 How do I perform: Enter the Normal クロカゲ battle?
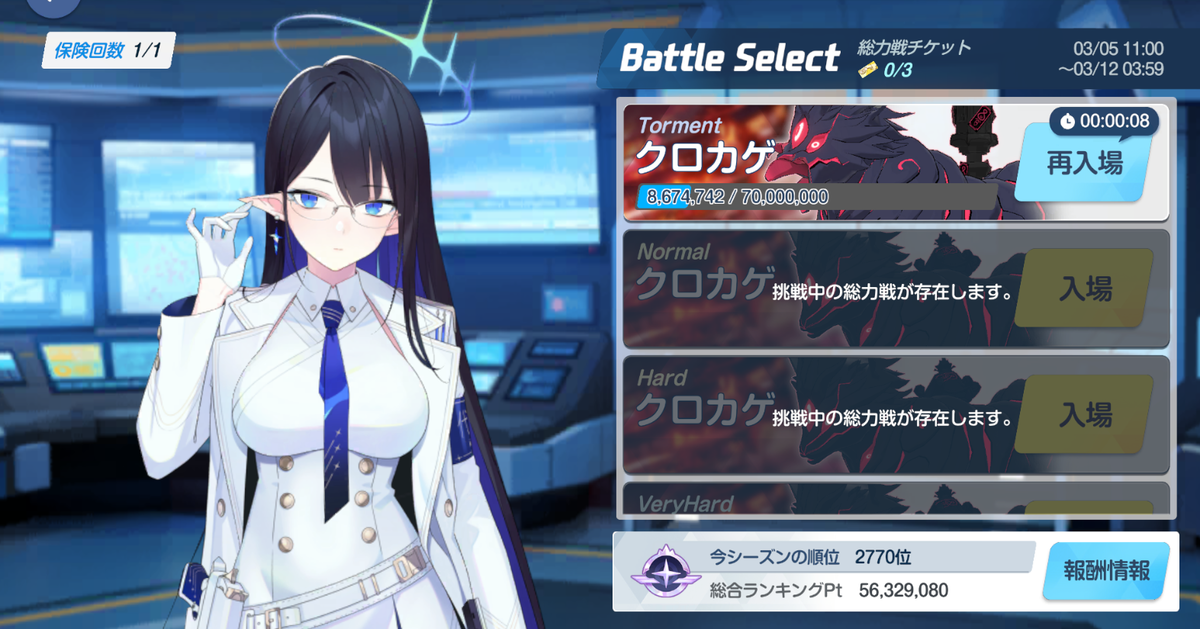tap(1084, 290)
